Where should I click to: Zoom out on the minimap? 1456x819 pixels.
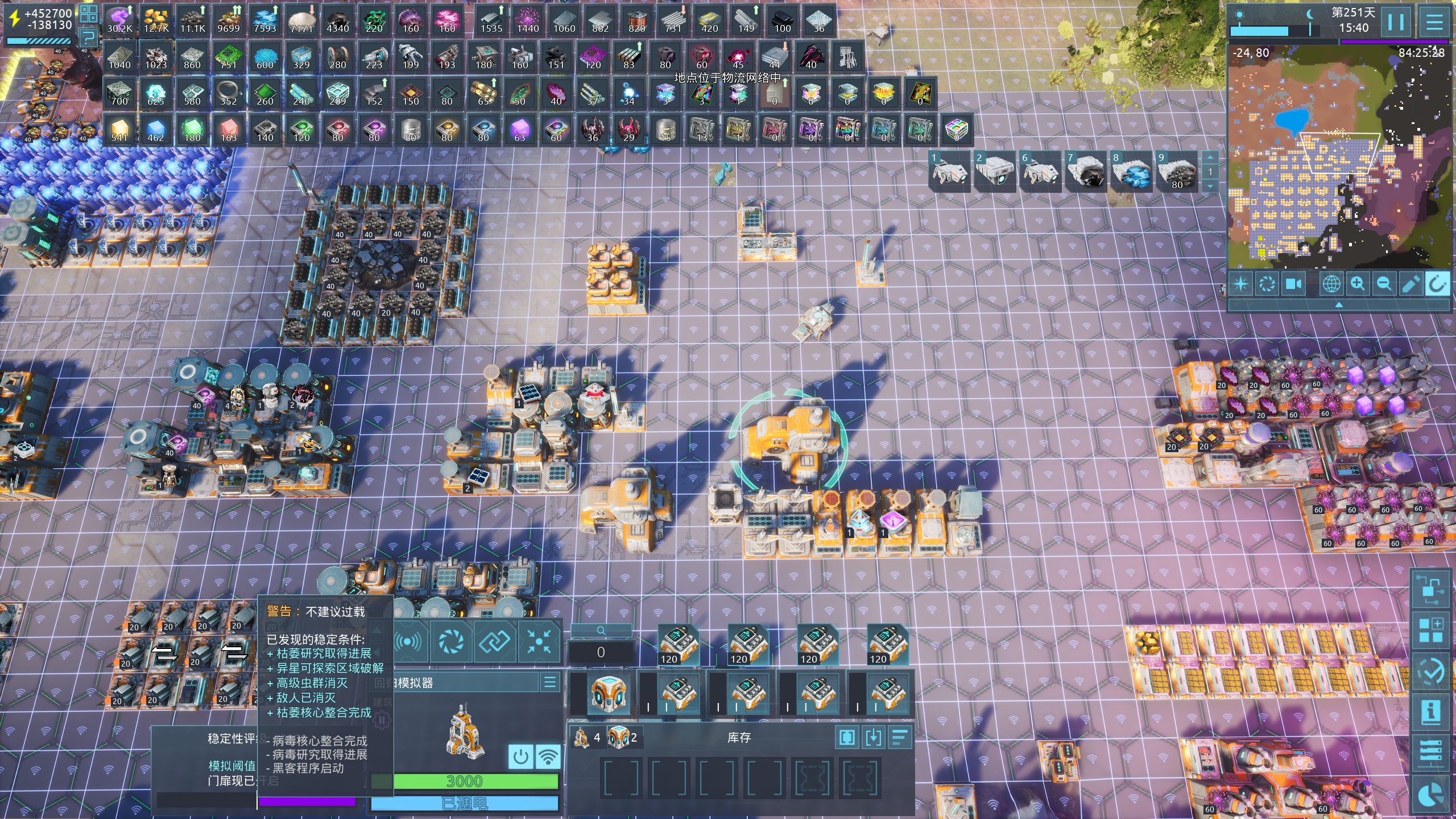tap(1384, 283)
